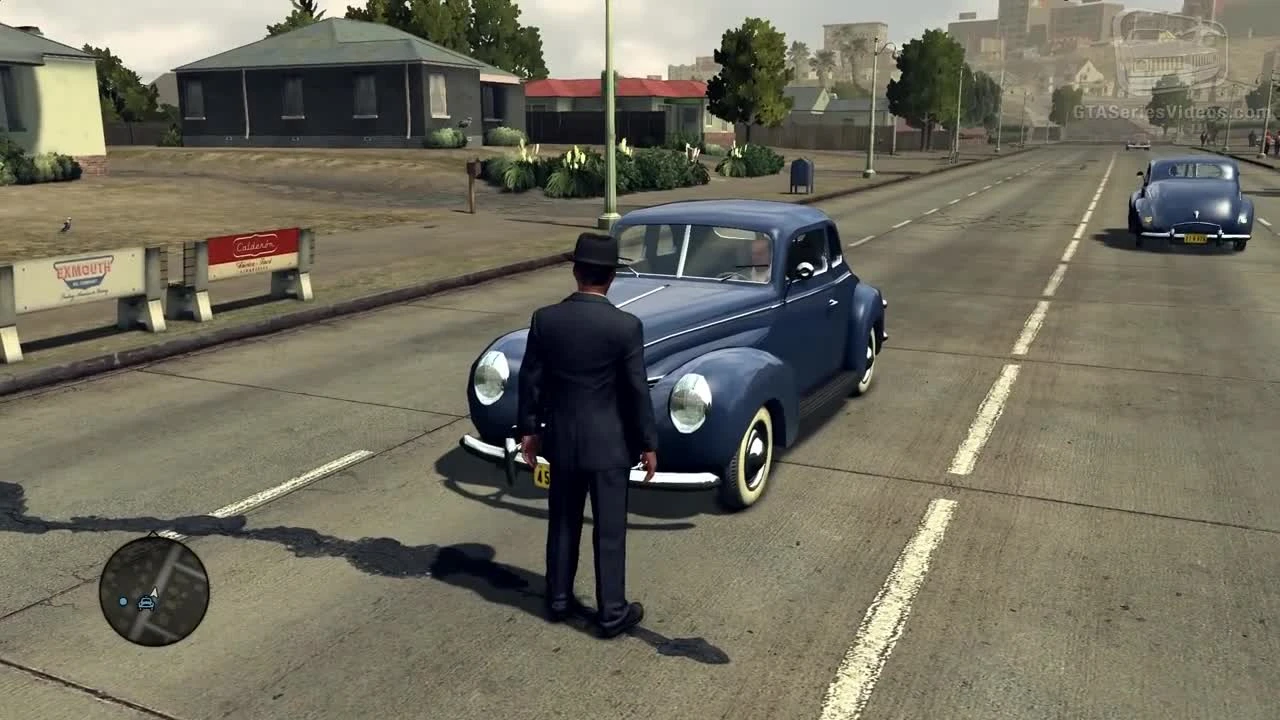Select the EXMOUTH sign on the barricade
This screenshot has width=1280, height=720.
[84, 270]
